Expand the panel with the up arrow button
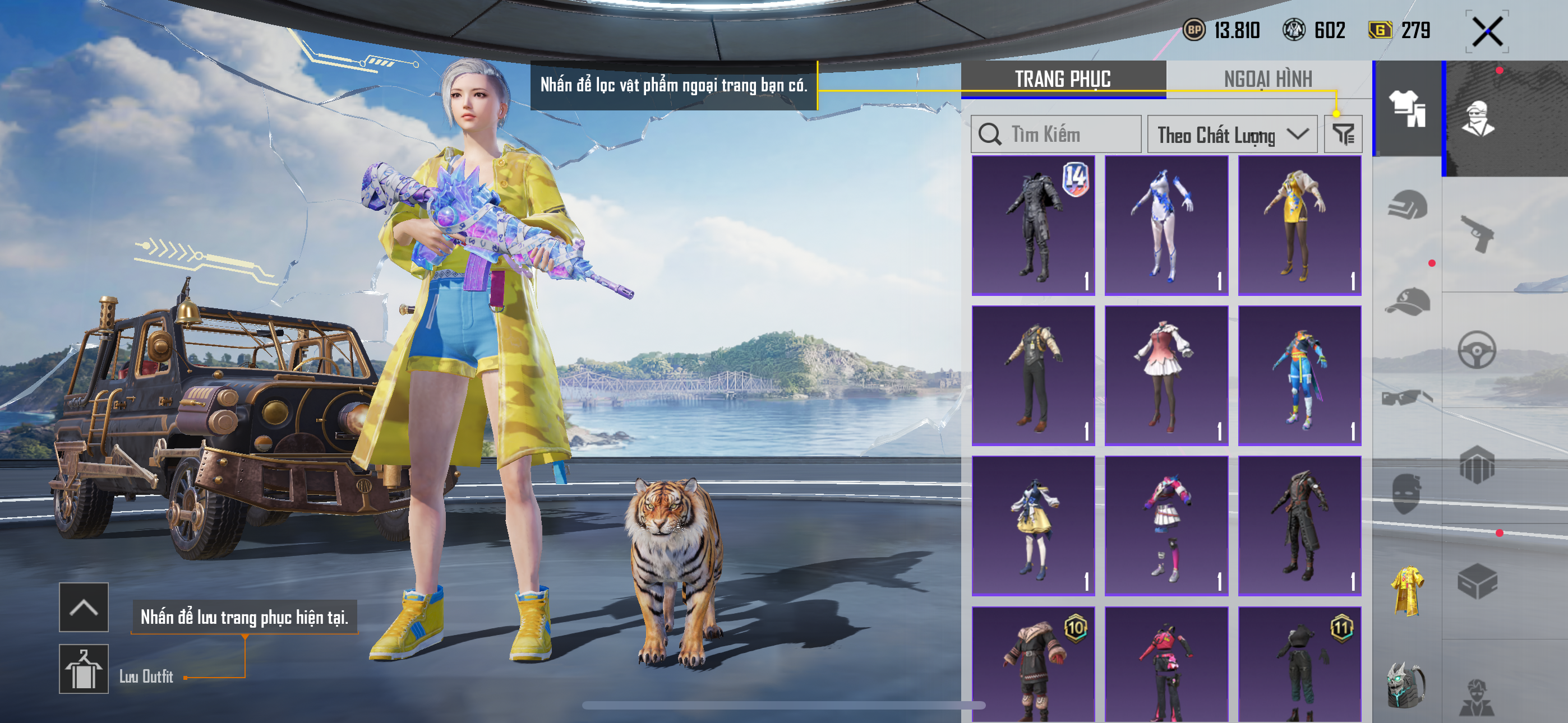The height and width of the screenshot is (723, 1568). tap(84, 607)
